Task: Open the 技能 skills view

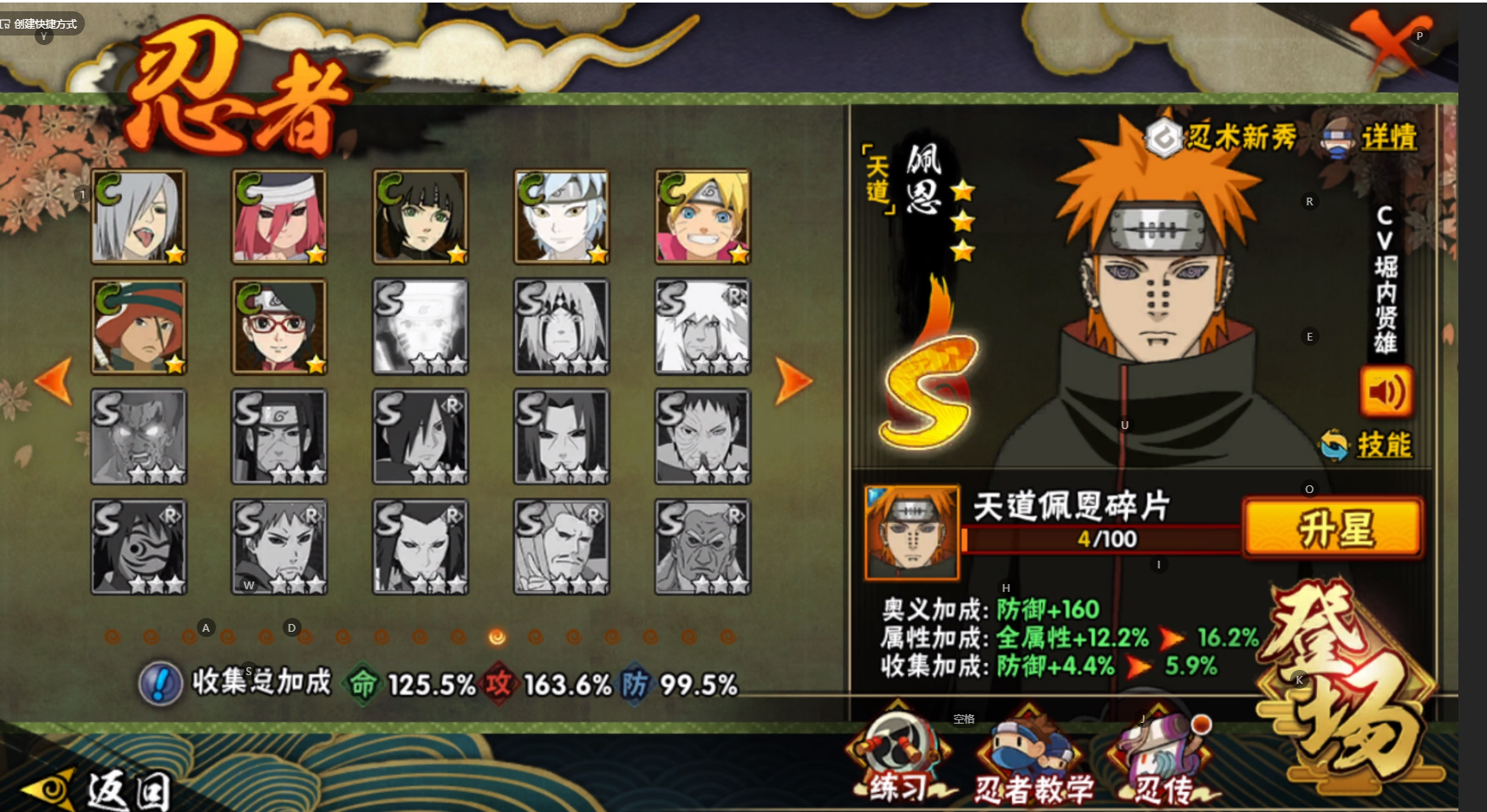Action: pyautogui.click(x=1367, y=445)
